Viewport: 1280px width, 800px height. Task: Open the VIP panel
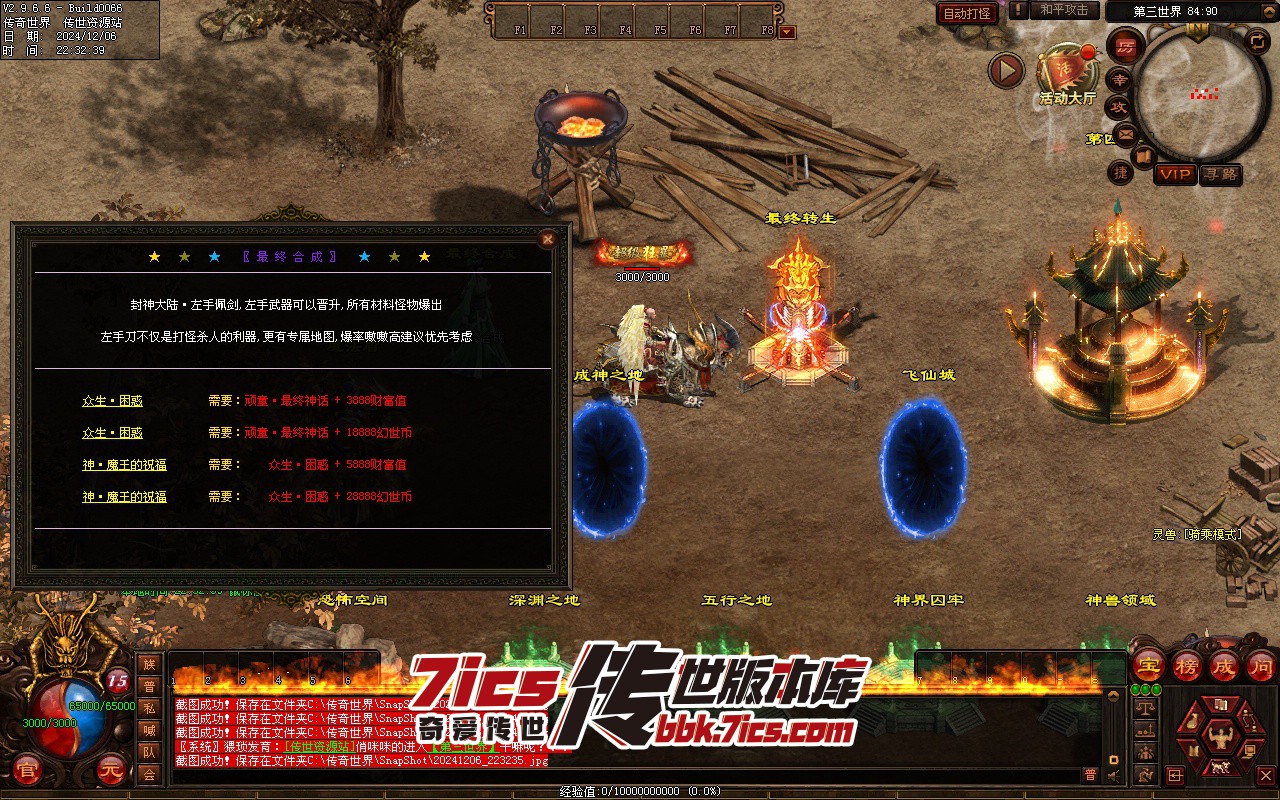(x=1175, y=174)
